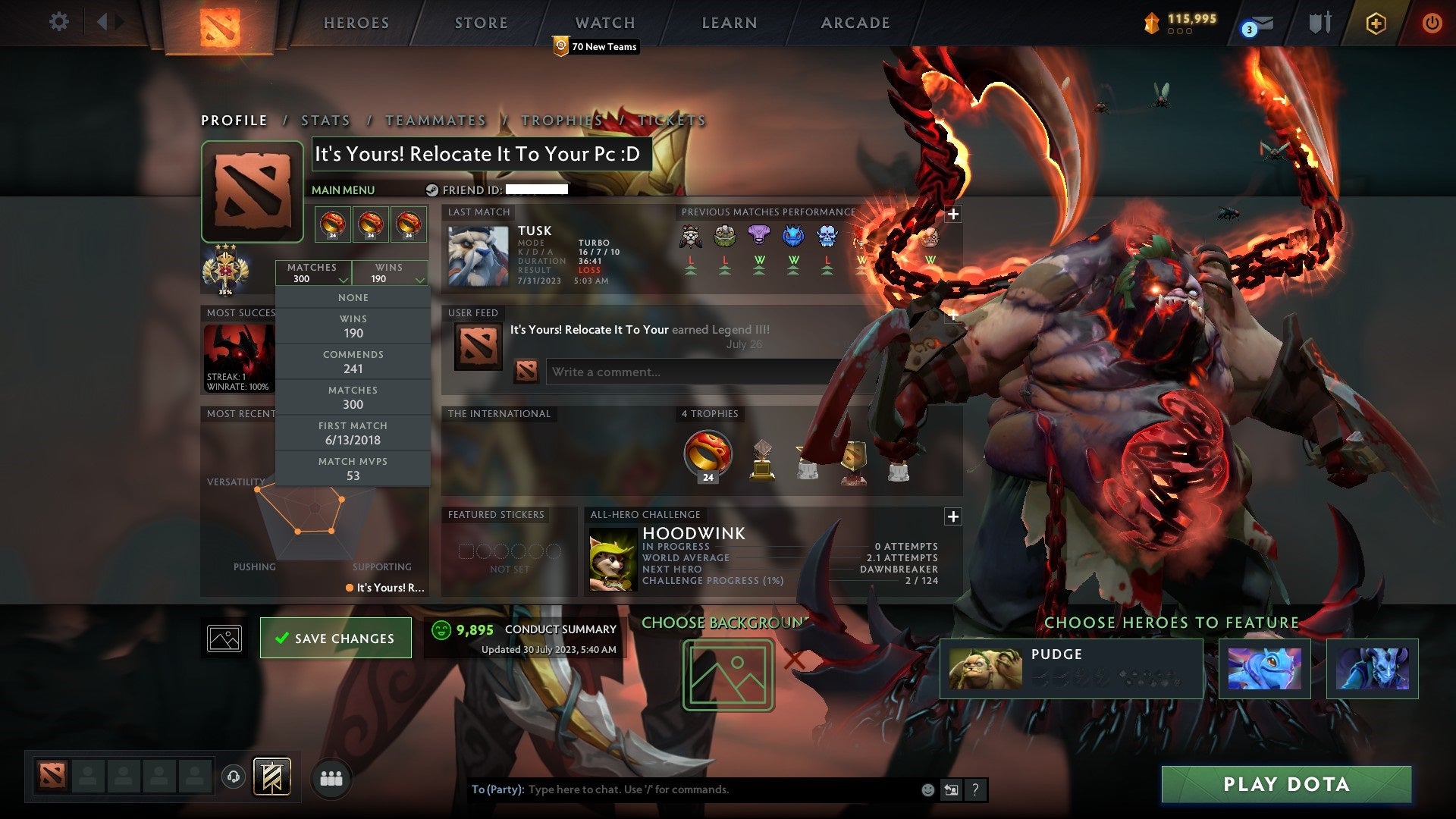Toggle the voice chat headset icon
Image resolution: width=1456 pixels, height=819 pixels.
click(232, 778)
